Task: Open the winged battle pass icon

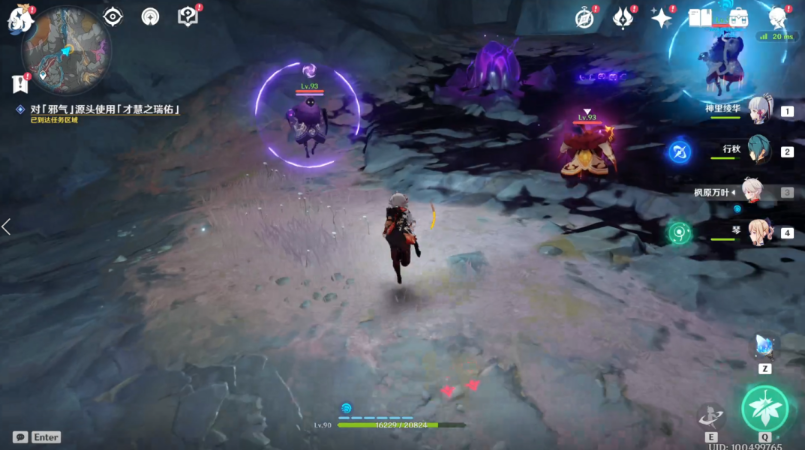Action: pos(623,18)
